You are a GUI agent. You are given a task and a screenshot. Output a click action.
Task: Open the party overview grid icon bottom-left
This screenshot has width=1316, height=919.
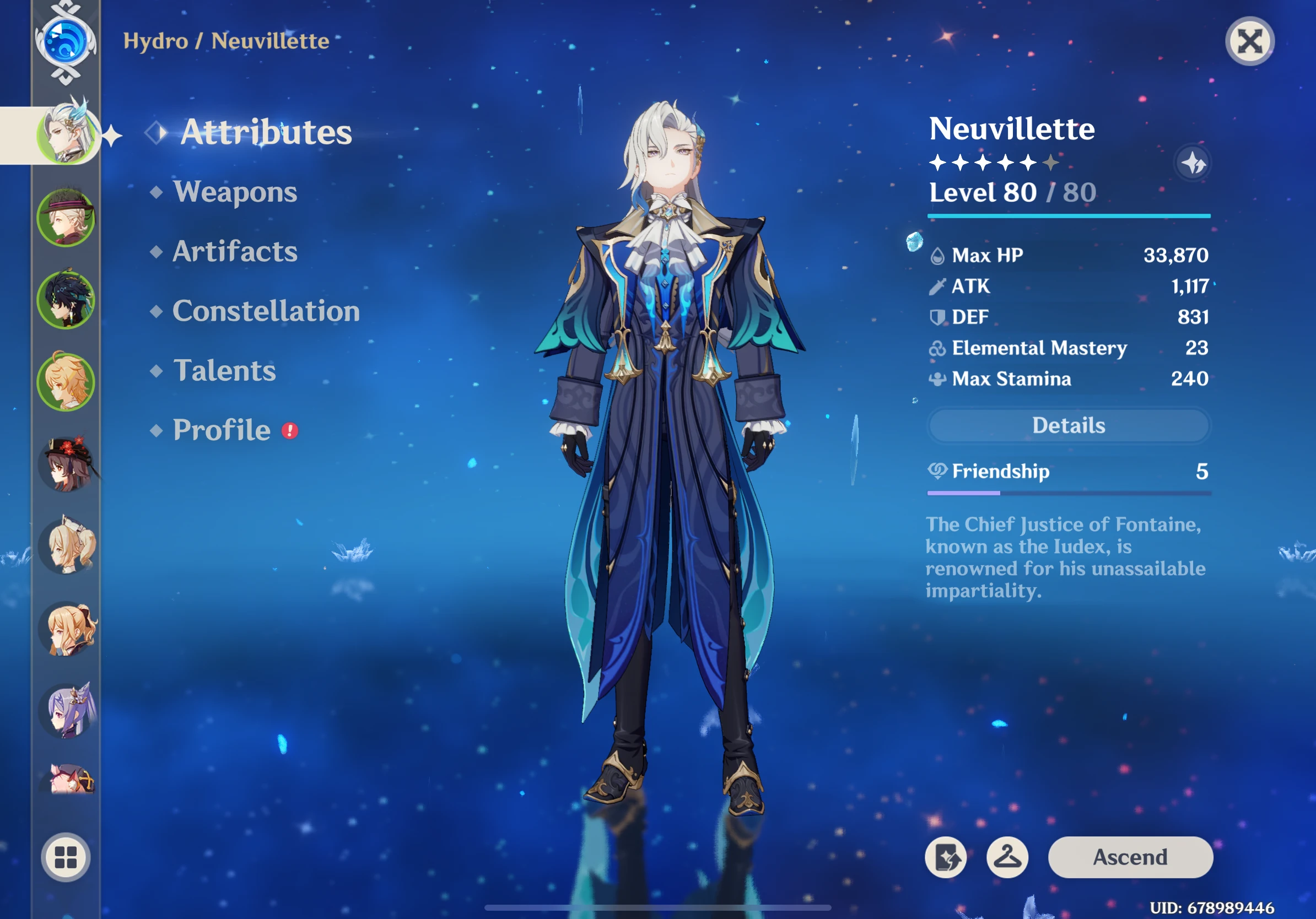67,857
